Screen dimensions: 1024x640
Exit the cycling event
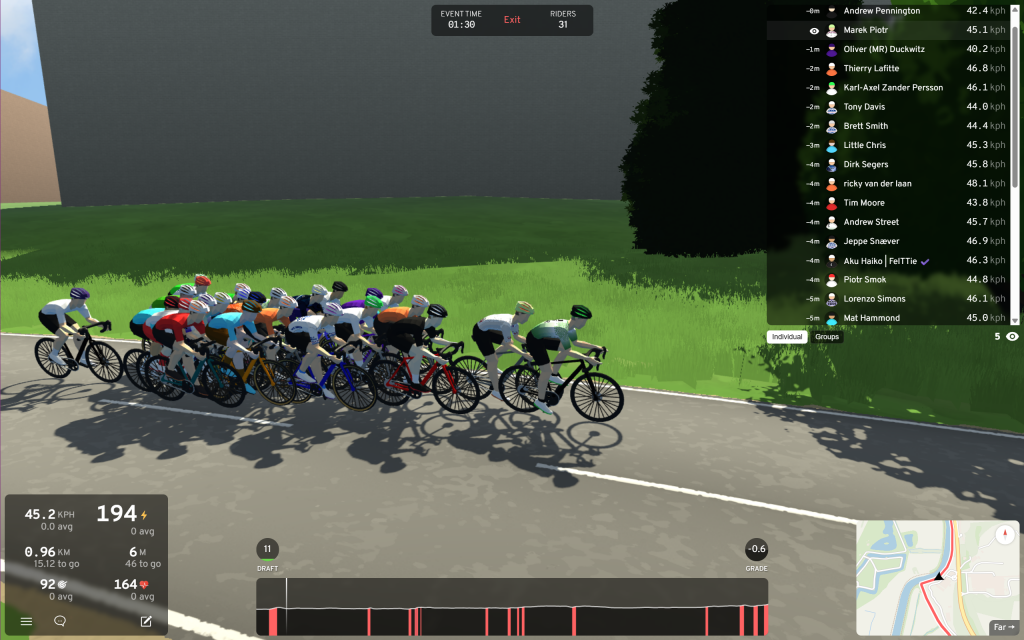point(512,20)
